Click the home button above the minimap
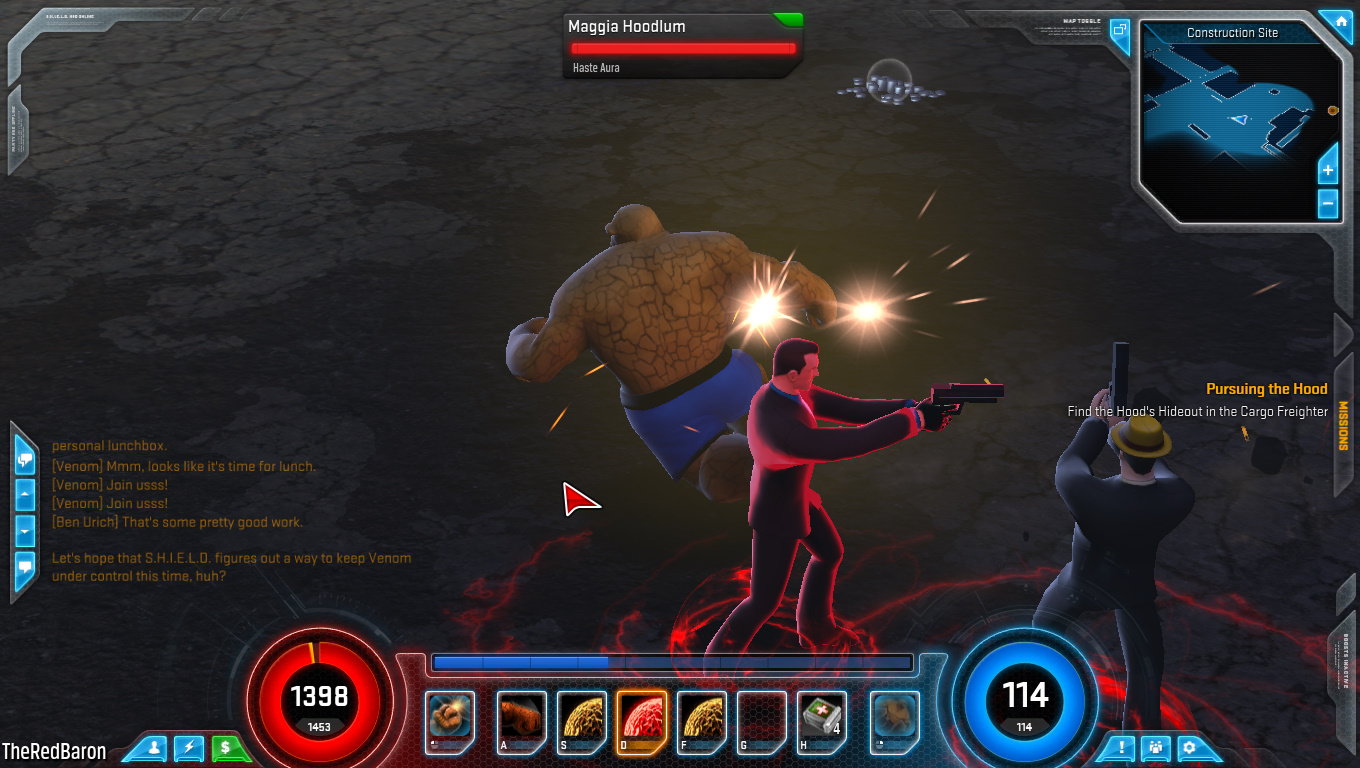This screenshot has height=768, width=1360. [x=1335, y=21]
